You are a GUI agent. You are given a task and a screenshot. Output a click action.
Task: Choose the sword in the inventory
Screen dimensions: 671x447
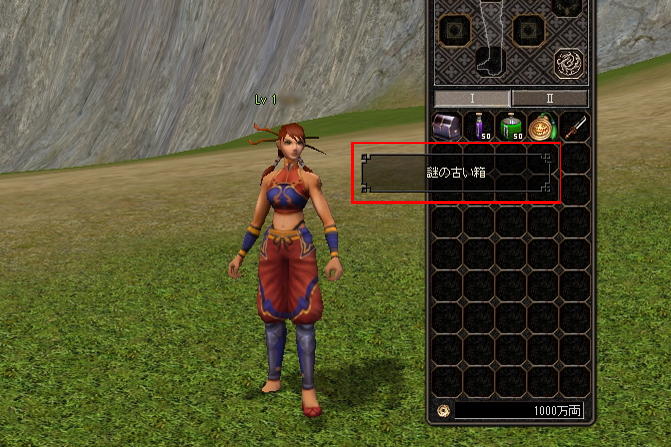coord(574,127)
